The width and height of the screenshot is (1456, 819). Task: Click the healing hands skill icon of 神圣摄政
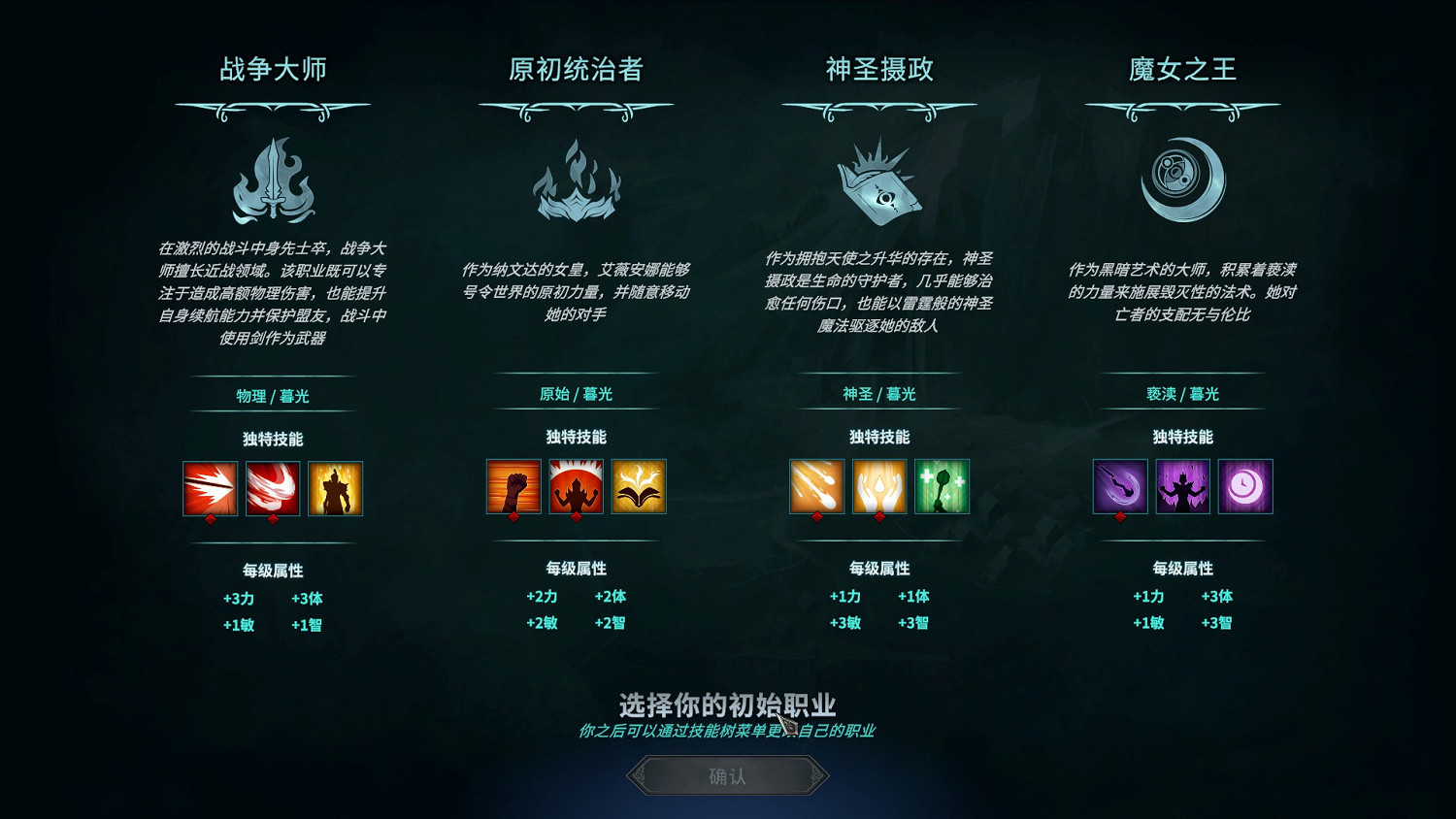point(879,487)
